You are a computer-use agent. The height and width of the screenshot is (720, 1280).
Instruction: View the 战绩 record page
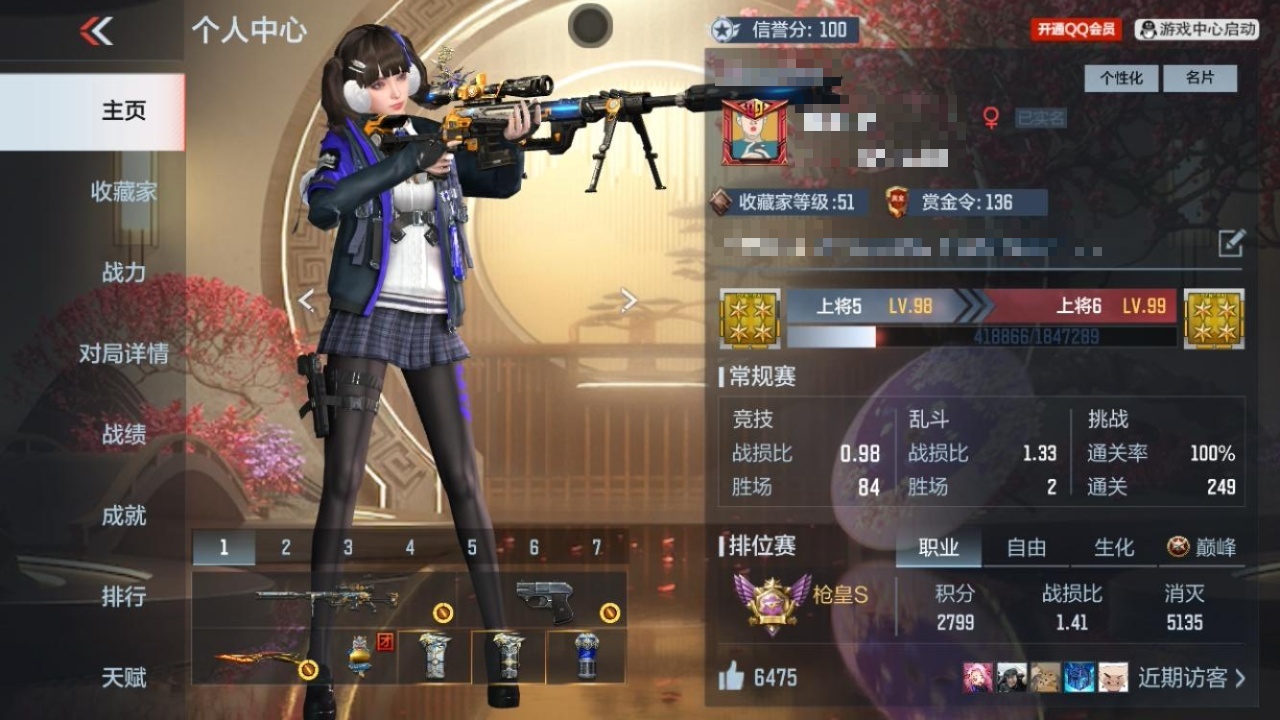(123, 434)
